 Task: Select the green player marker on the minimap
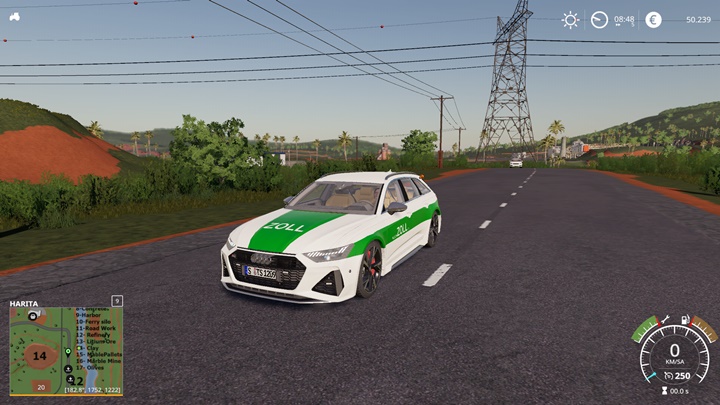point(68,352)
